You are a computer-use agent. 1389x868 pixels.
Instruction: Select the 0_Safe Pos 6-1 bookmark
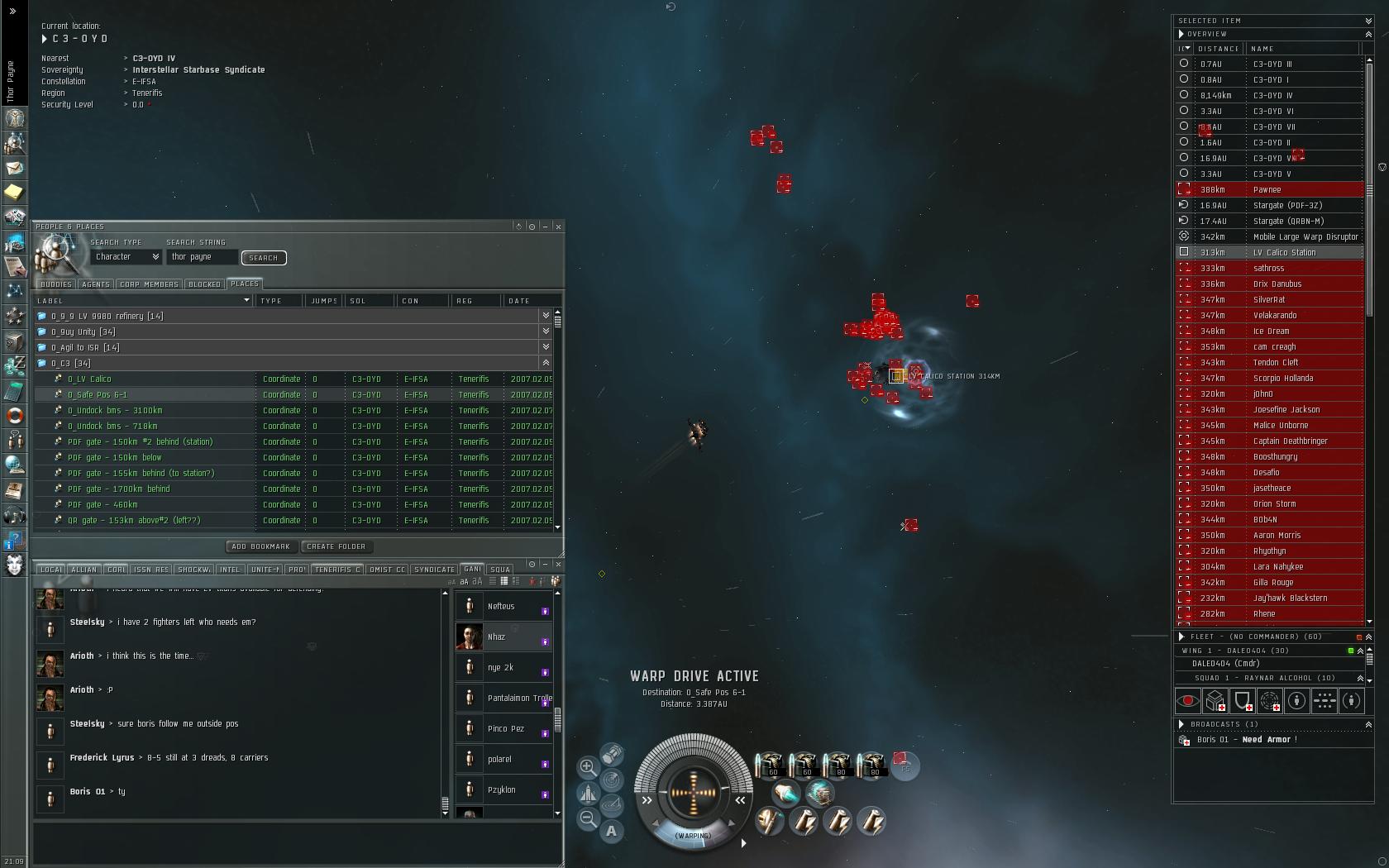click(98, 395)
